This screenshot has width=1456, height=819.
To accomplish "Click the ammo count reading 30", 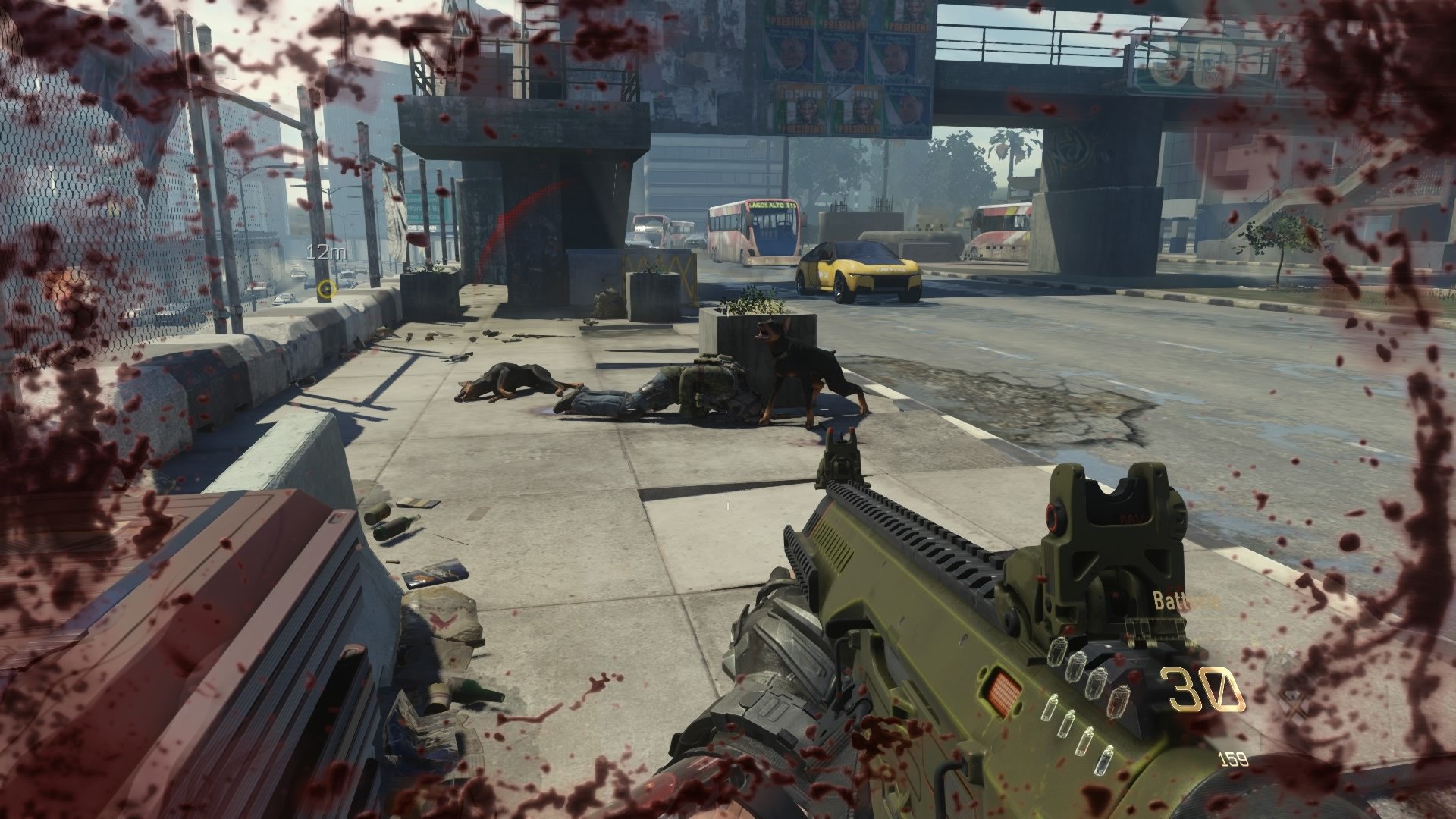I will pos(1202,689).
